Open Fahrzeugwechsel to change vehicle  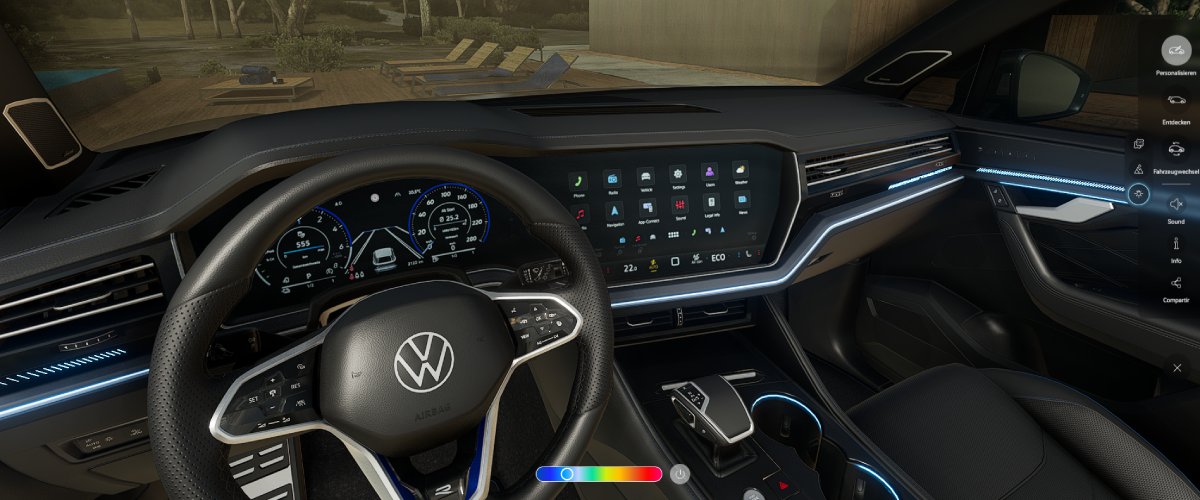coord(1176,150)
